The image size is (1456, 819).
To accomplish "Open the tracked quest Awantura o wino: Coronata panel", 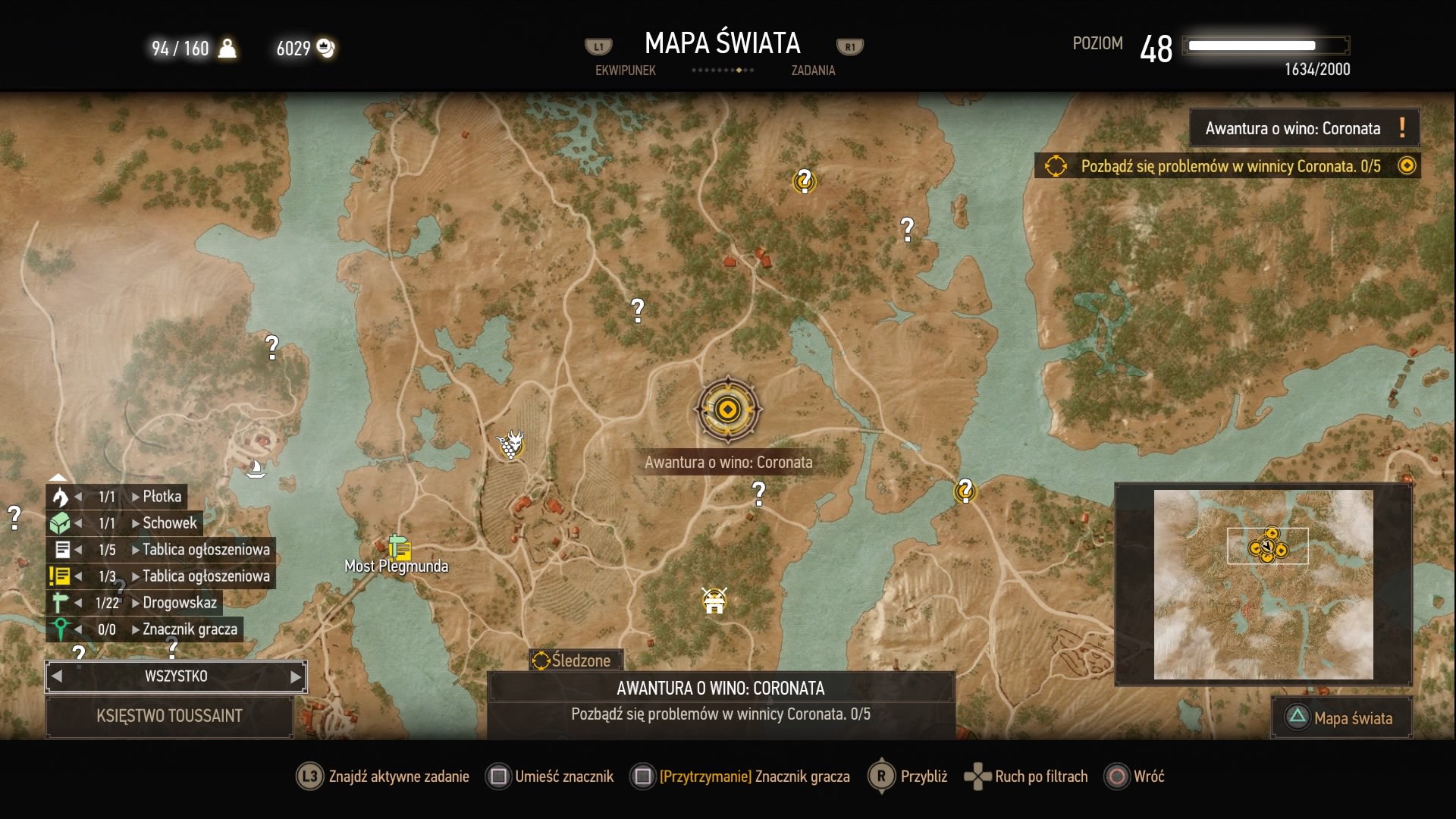I will 1303,128.
